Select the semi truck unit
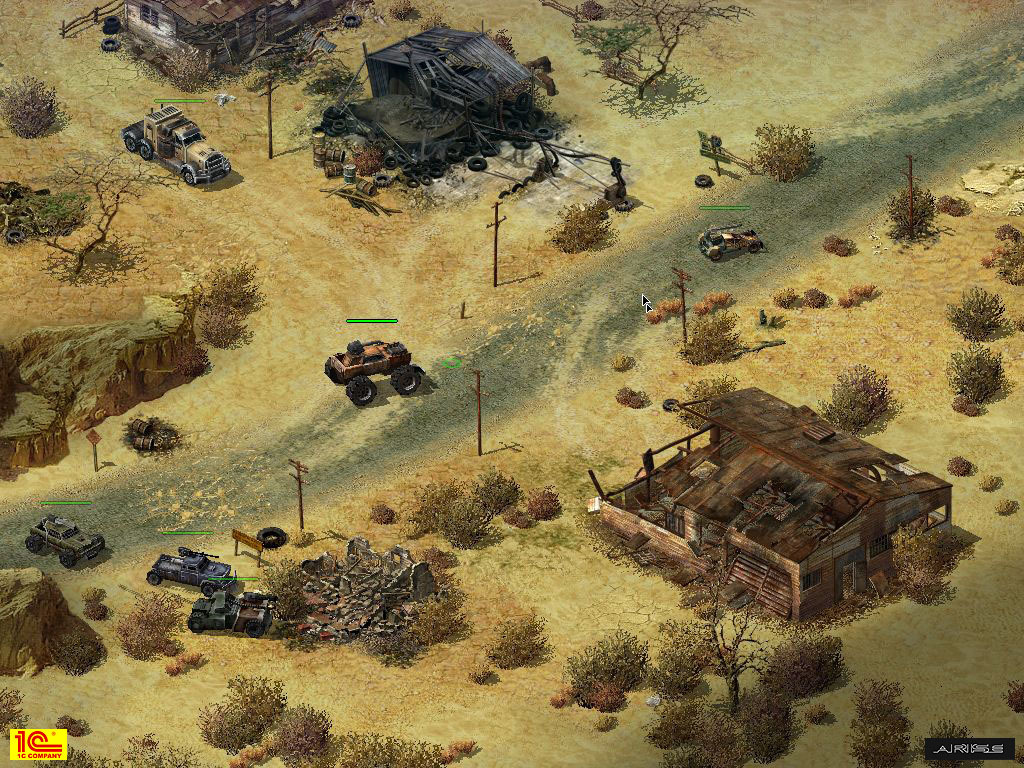The width and height of the screenshot is (1024, 768). click(176, 144)
